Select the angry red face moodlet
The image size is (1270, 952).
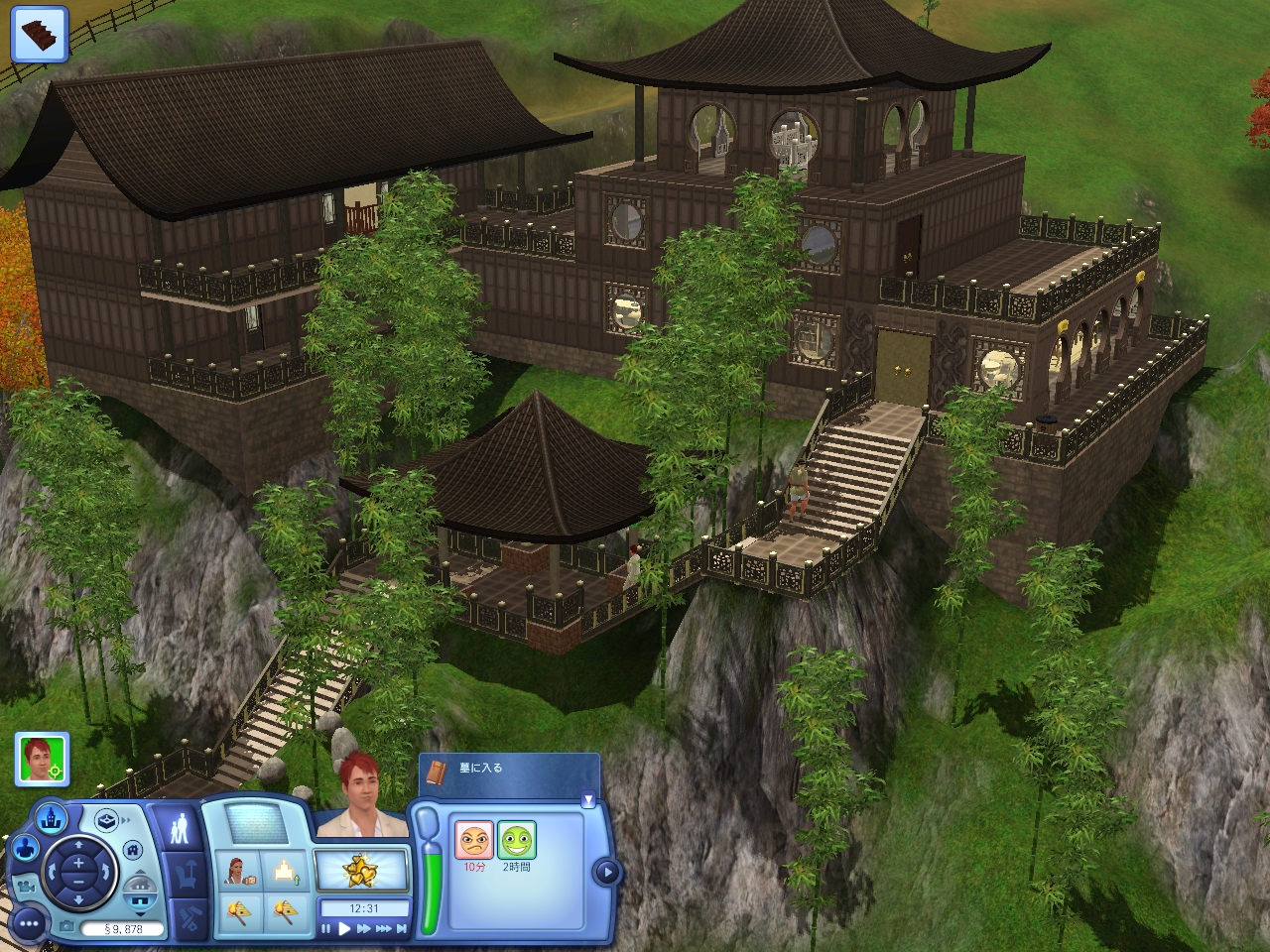[474, 841]
